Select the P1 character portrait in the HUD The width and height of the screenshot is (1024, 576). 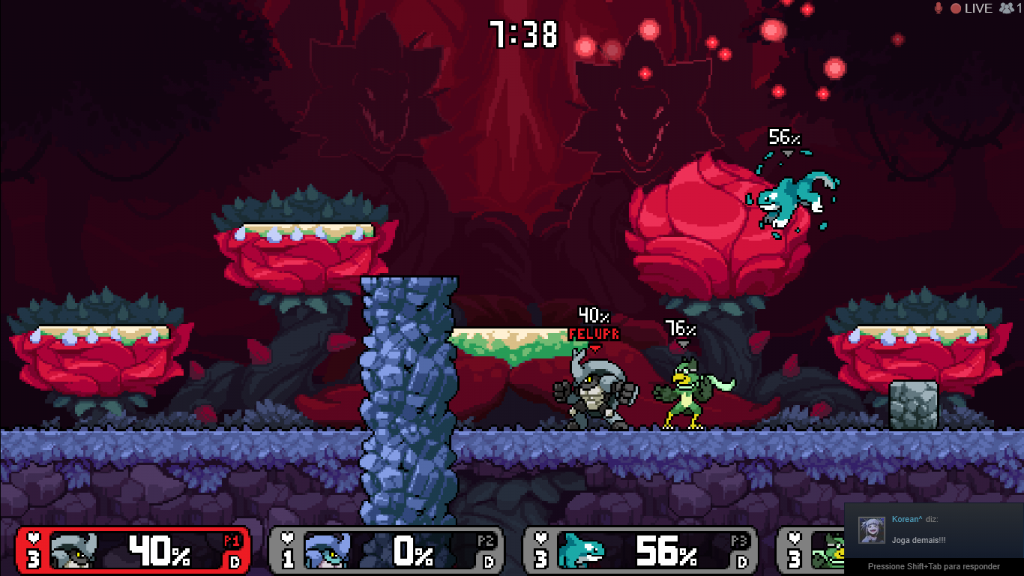76,550
